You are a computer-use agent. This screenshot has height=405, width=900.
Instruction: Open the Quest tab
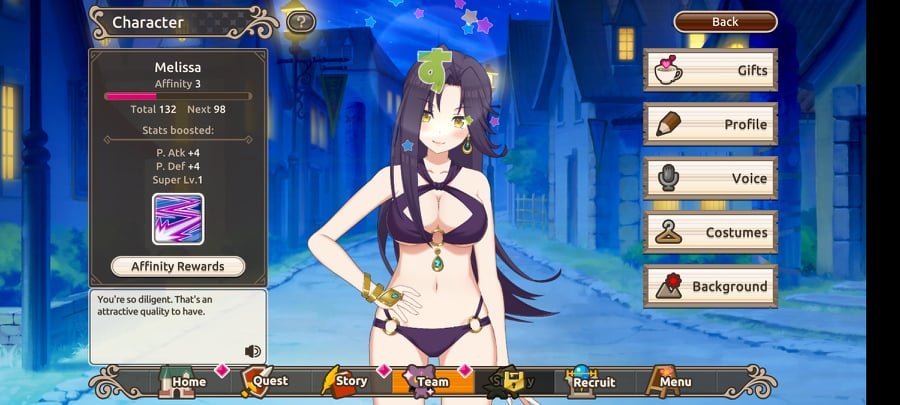tap(264, 381)
